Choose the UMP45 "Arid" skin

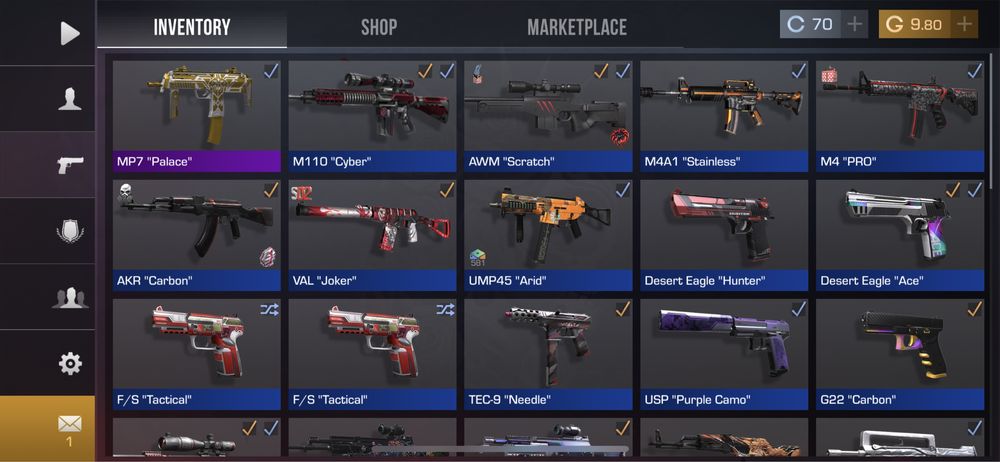coord(548,235)
